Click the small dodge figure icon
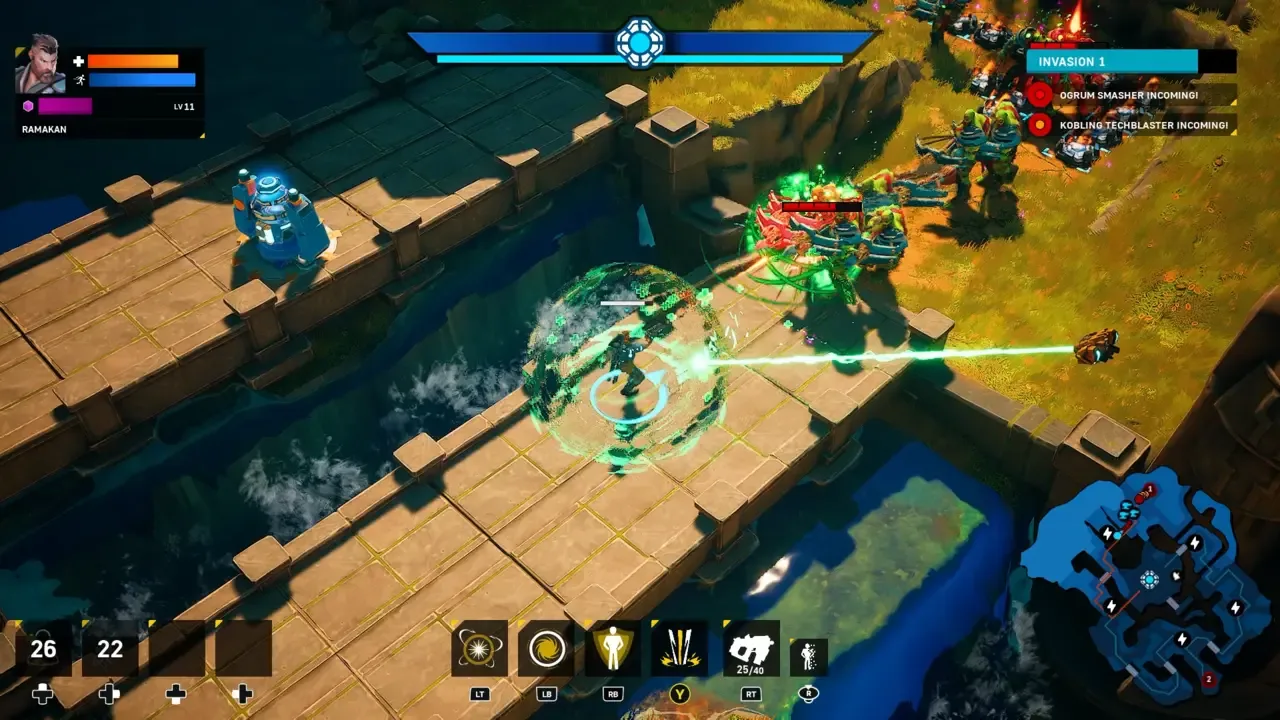Screen dimensions: 1280x720 (x=808, y=657)
